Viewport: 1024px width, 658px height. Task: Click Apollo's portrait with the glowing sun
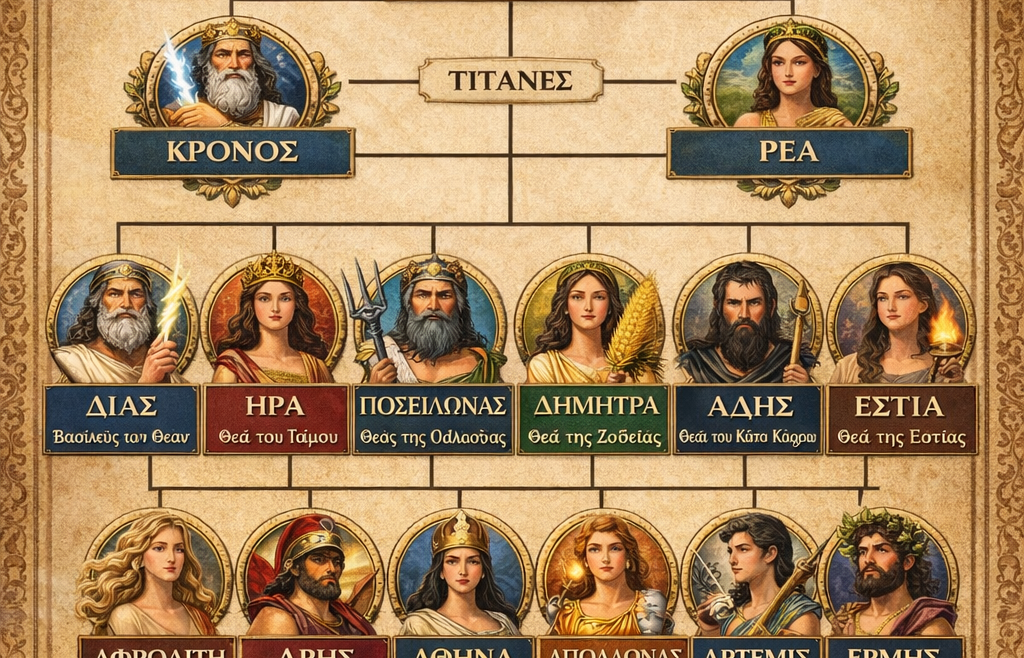pos(608,572)
